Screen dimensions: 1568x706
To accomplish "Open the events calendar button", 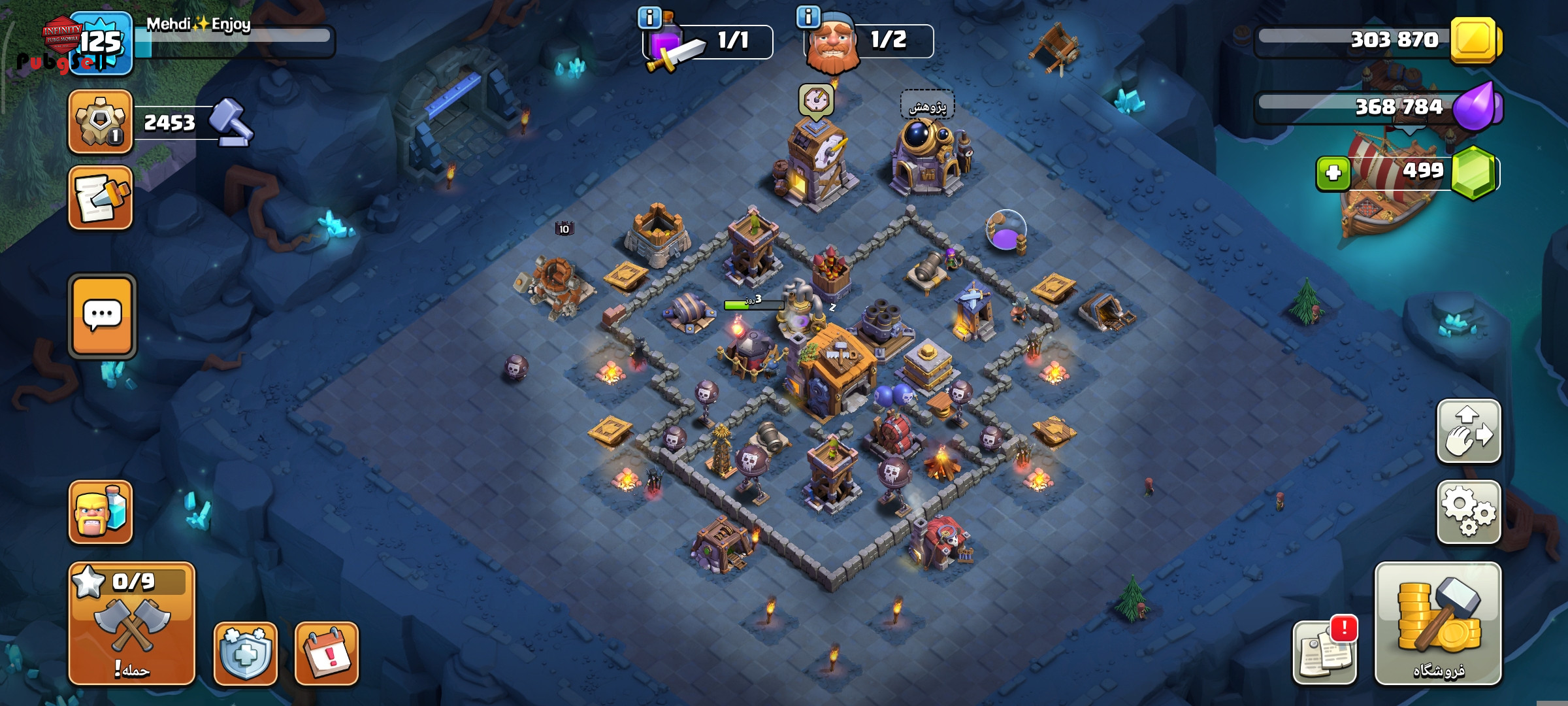I will pos(327,653).
